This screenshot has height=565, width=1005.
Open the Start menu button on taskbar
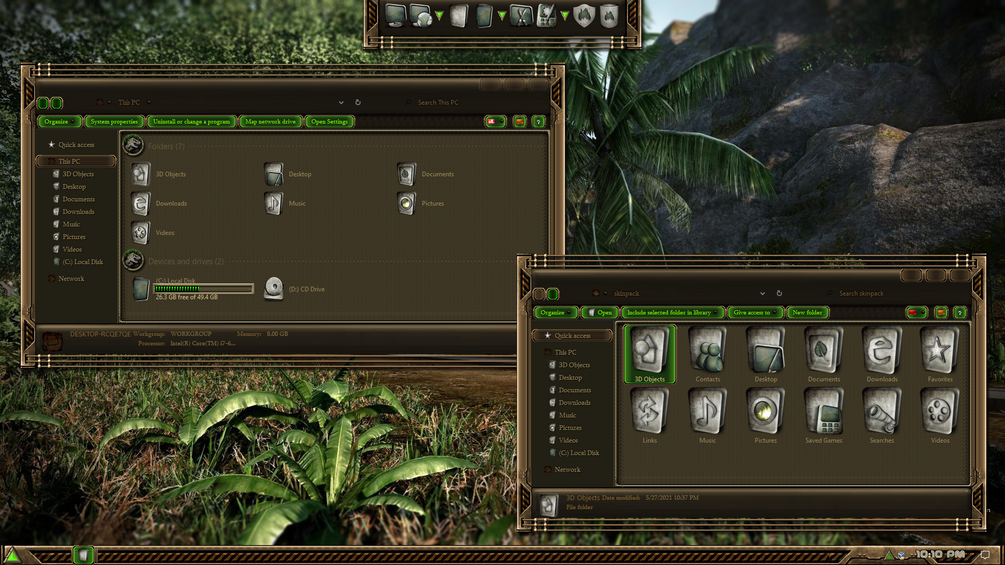[13, 555]
